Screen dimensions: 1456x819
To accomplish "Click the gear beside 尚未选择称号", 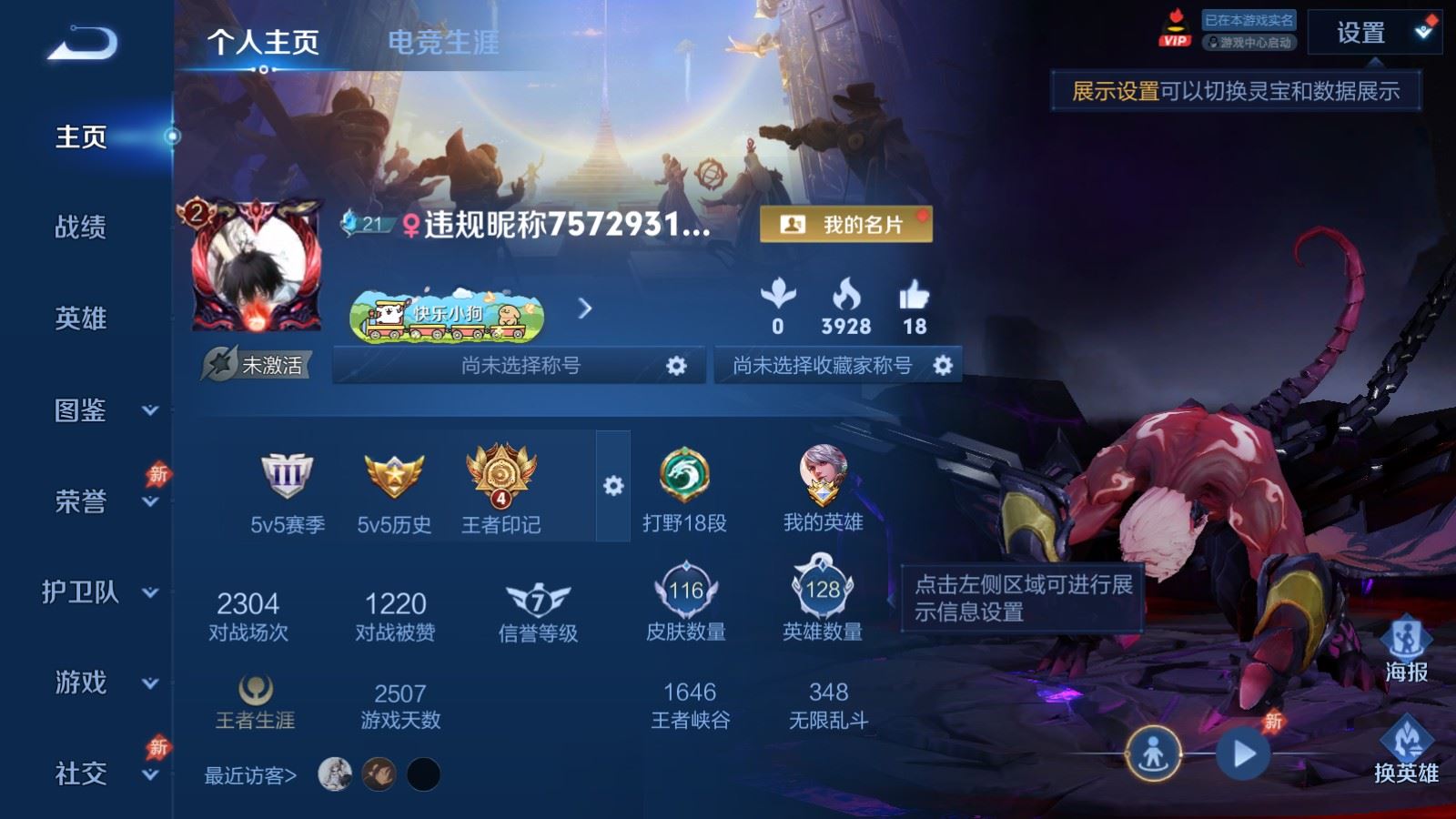I will 675,366.
